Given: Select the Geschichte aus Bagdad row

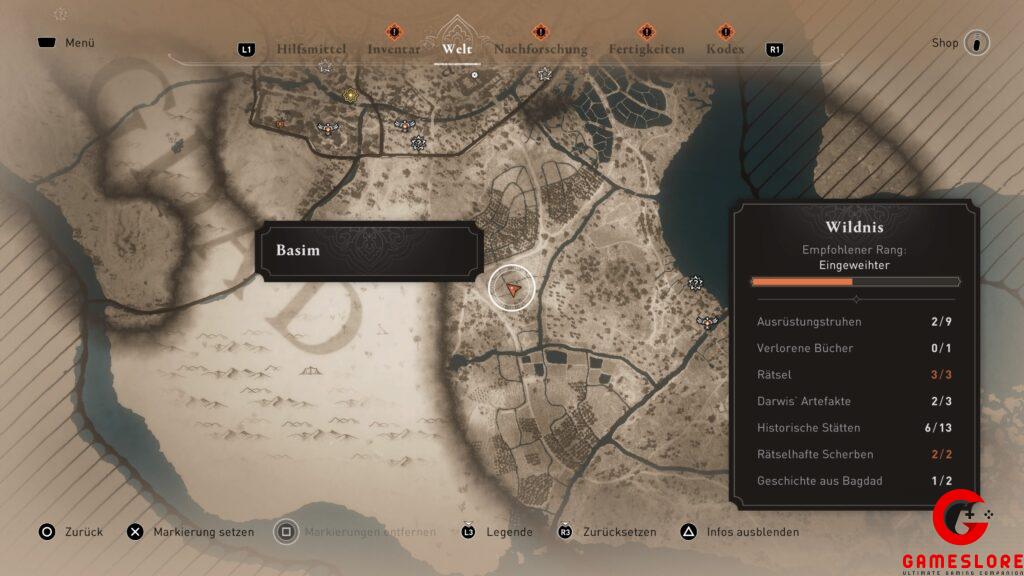Looking at the screenshot, I should click(x=855, y=481).
